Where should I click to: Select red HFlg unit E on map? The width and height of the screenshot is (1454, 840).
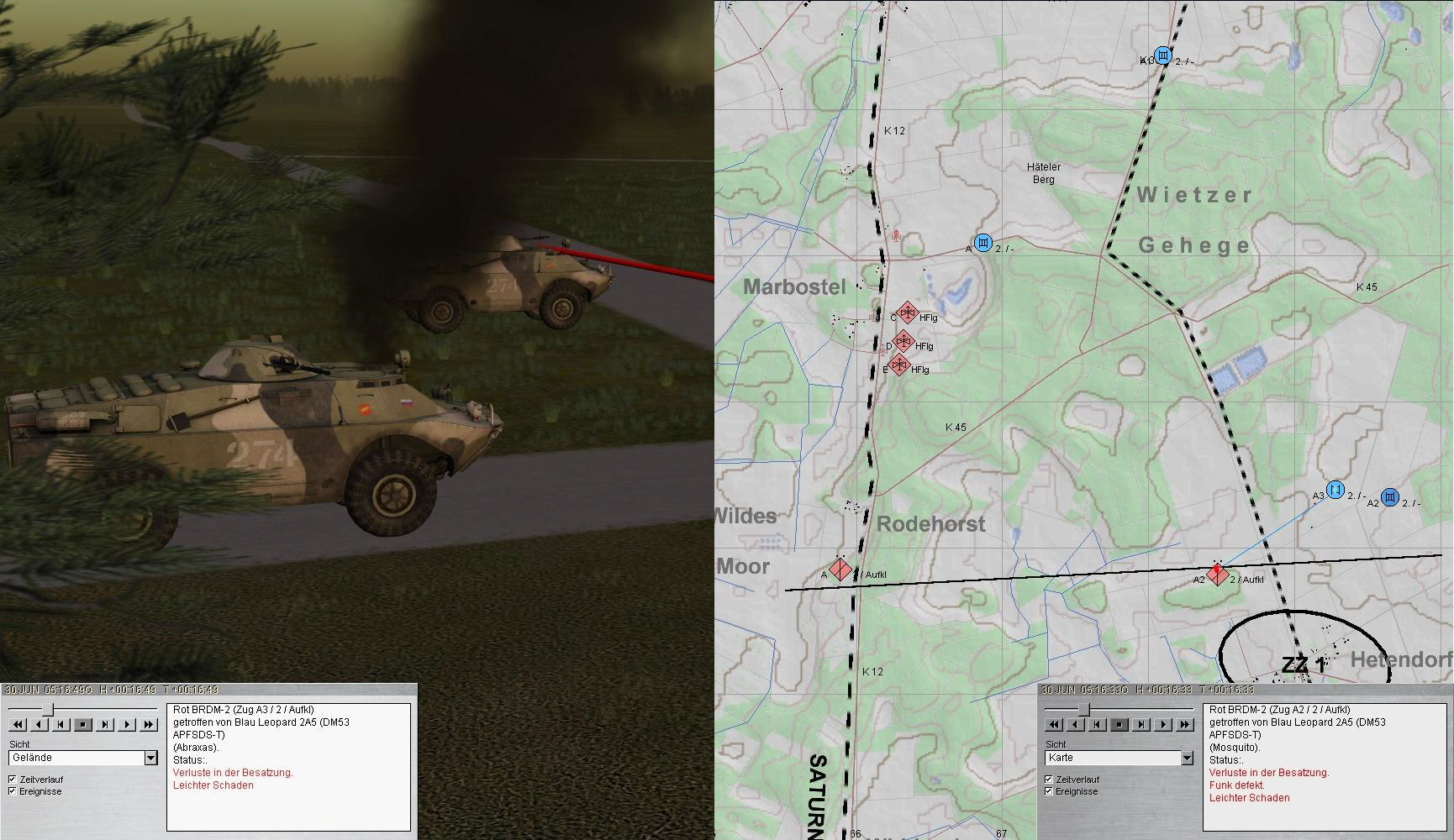(899, 365)
